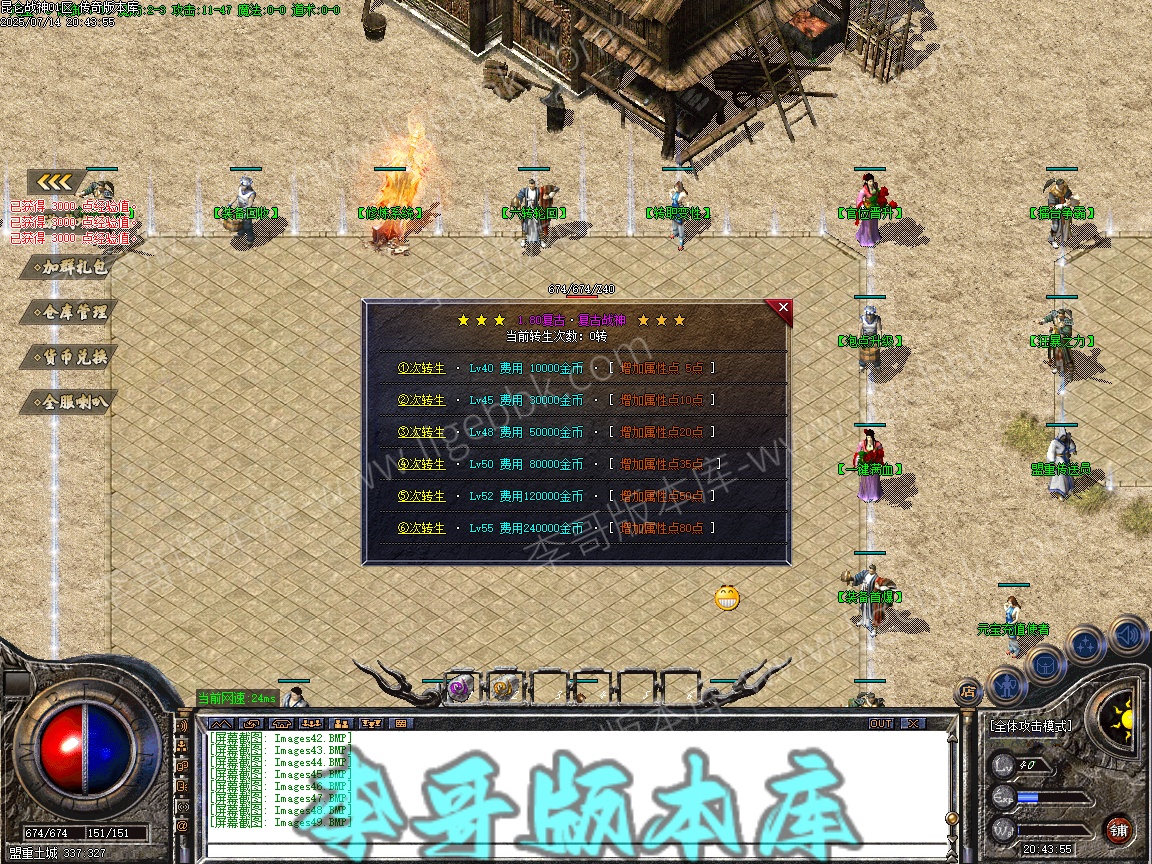Use the purple orb item in the hotbar
This screenshot has height=864, width=1152.
coord(459,688)
